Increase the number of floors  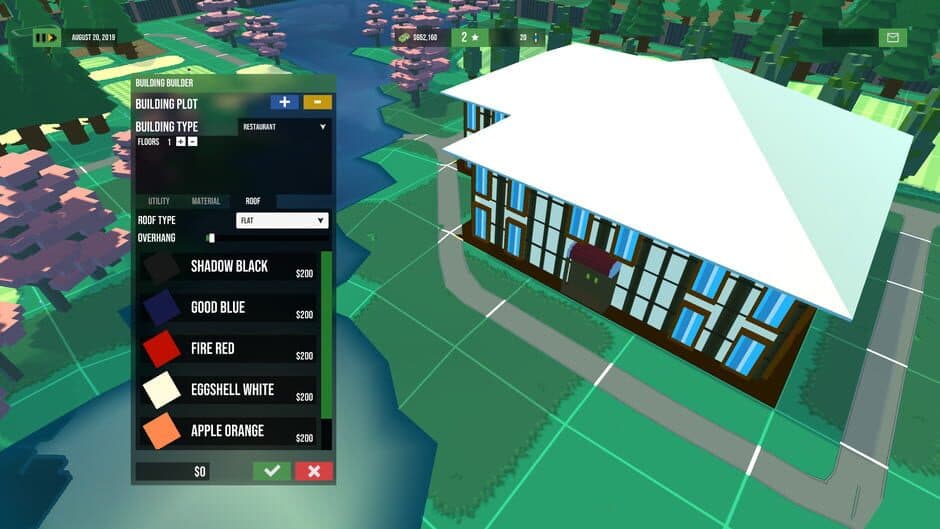tap(180, 142)
